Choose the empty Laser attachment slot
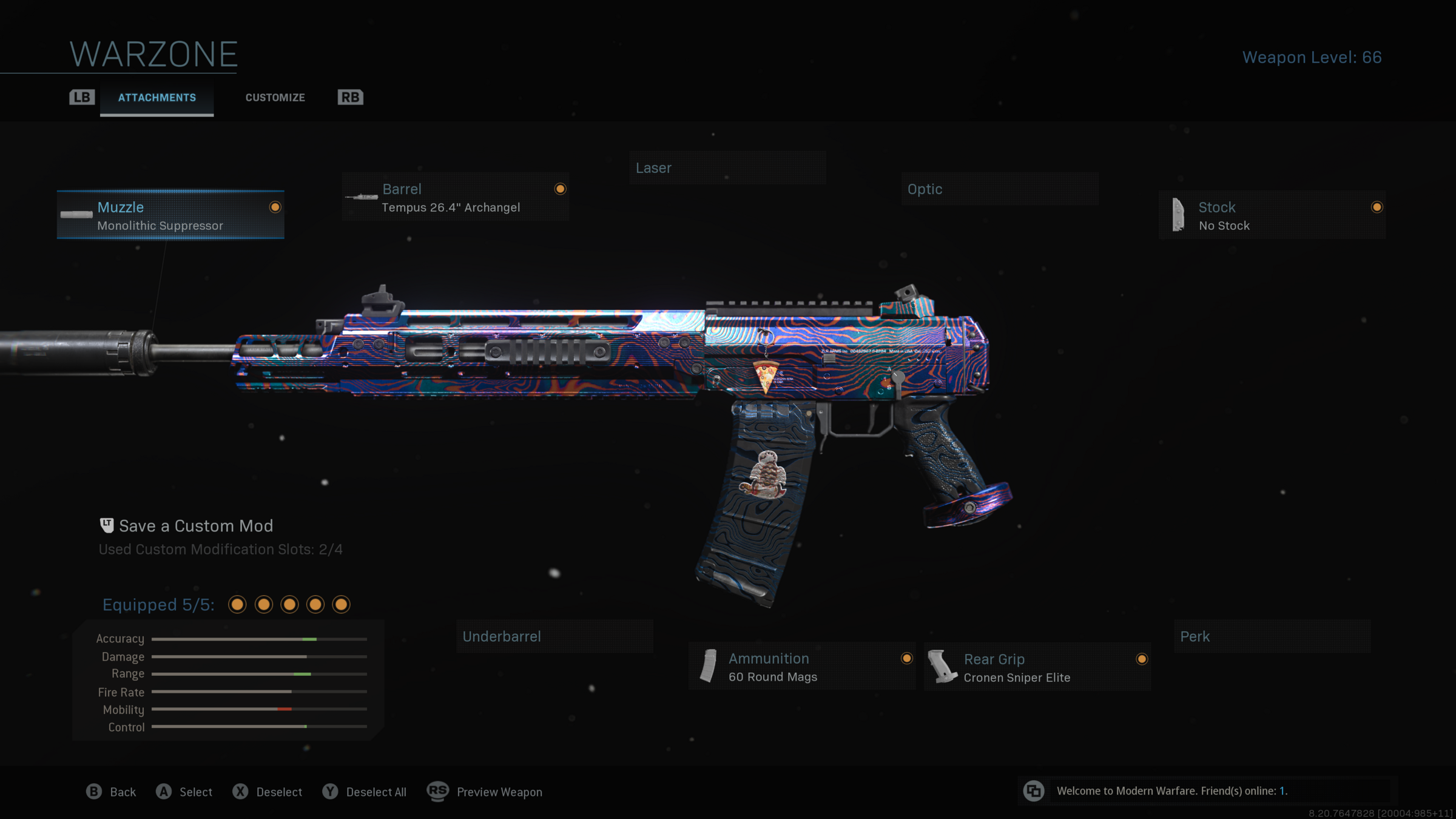The height and width of the screenshot is (819, 1456). [727, 168]
